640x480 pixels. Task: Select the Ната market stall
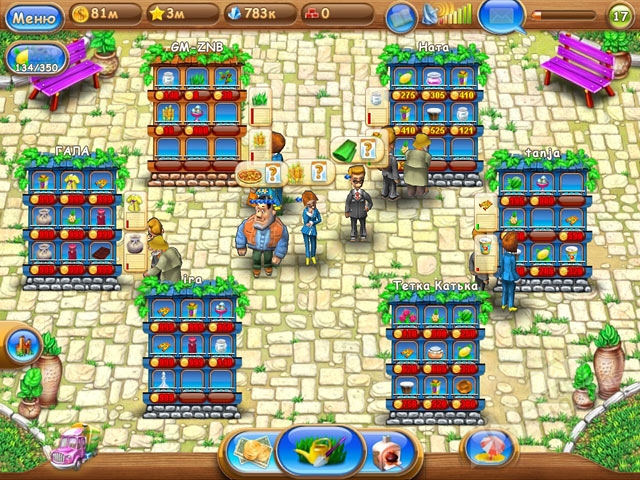432,110
